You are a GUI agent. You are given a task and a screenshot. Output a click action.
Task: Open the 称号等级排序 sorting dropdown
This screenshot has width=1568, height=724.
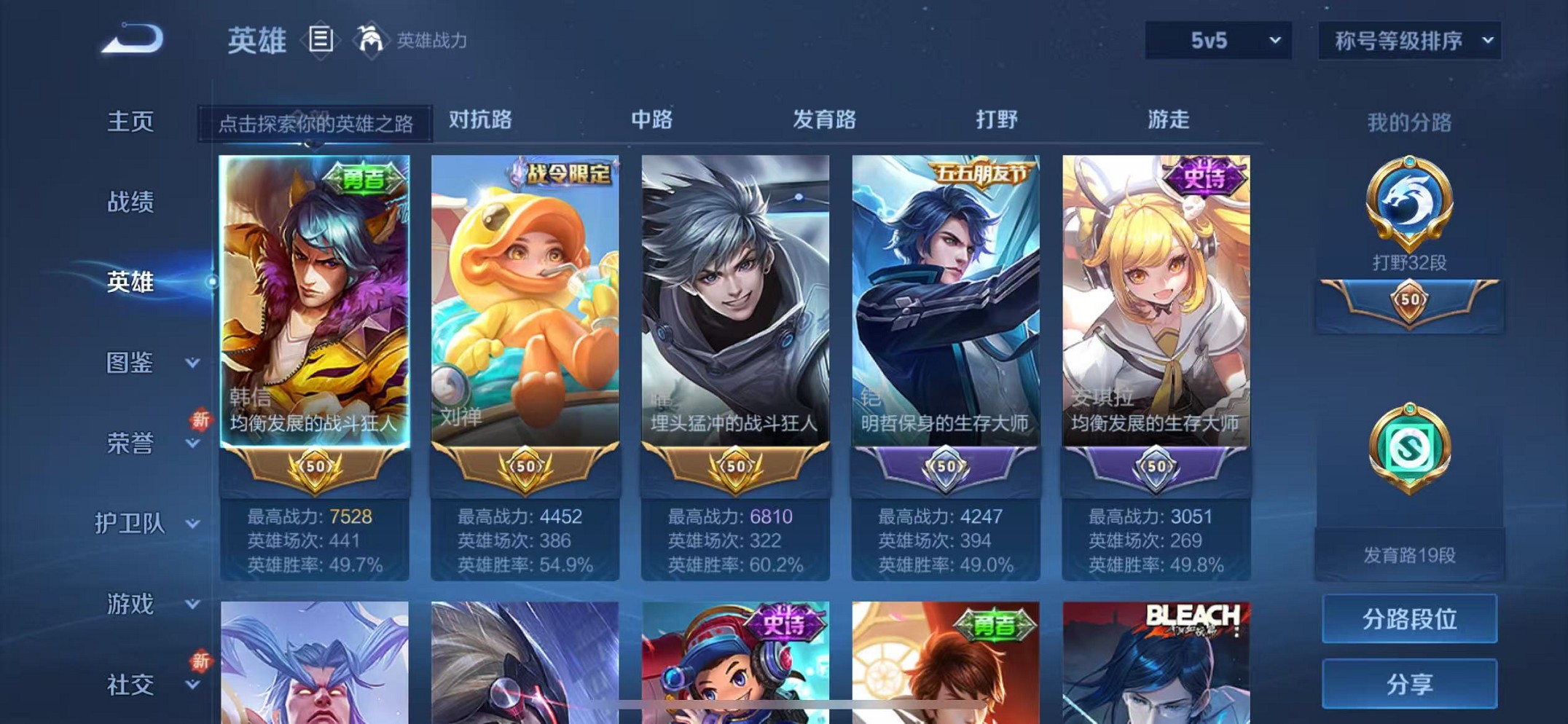1408,40
